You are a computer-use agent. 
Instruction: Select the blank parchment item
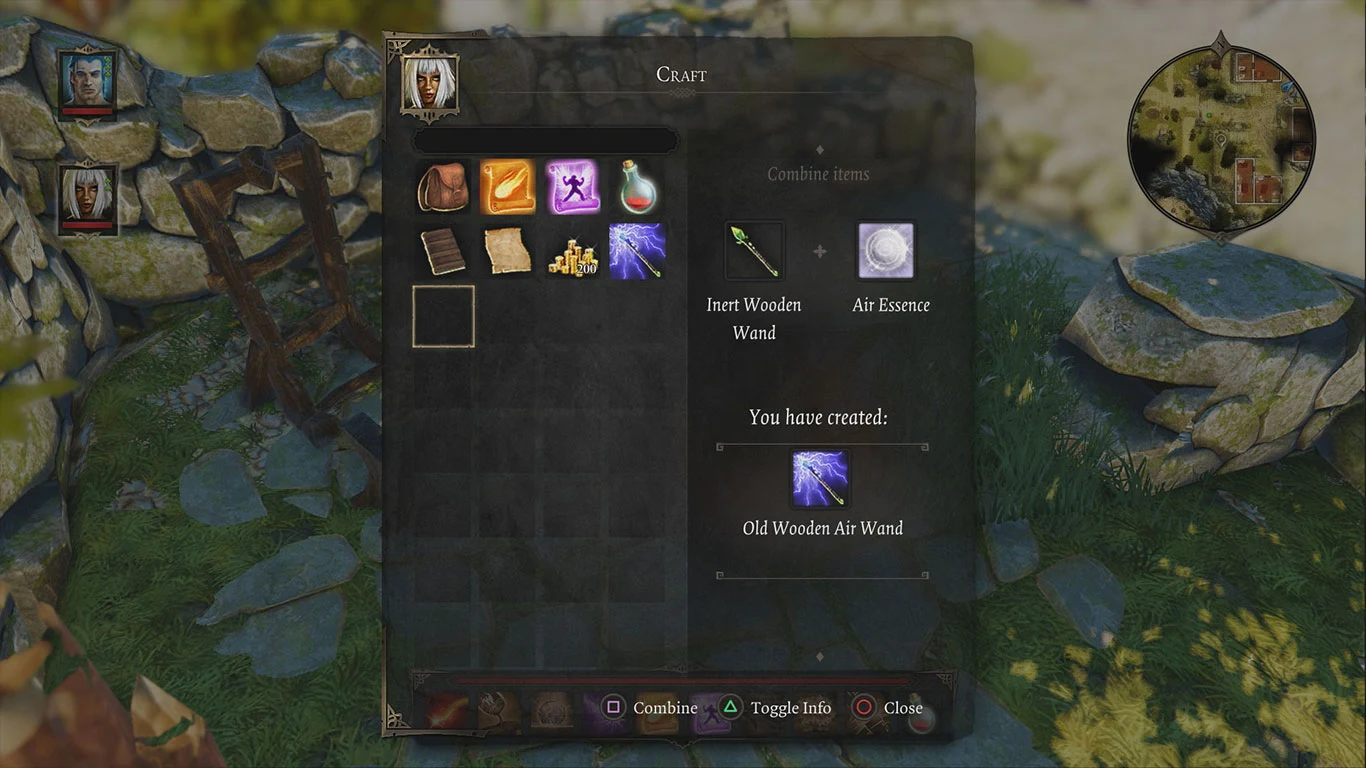pos(508,252)
